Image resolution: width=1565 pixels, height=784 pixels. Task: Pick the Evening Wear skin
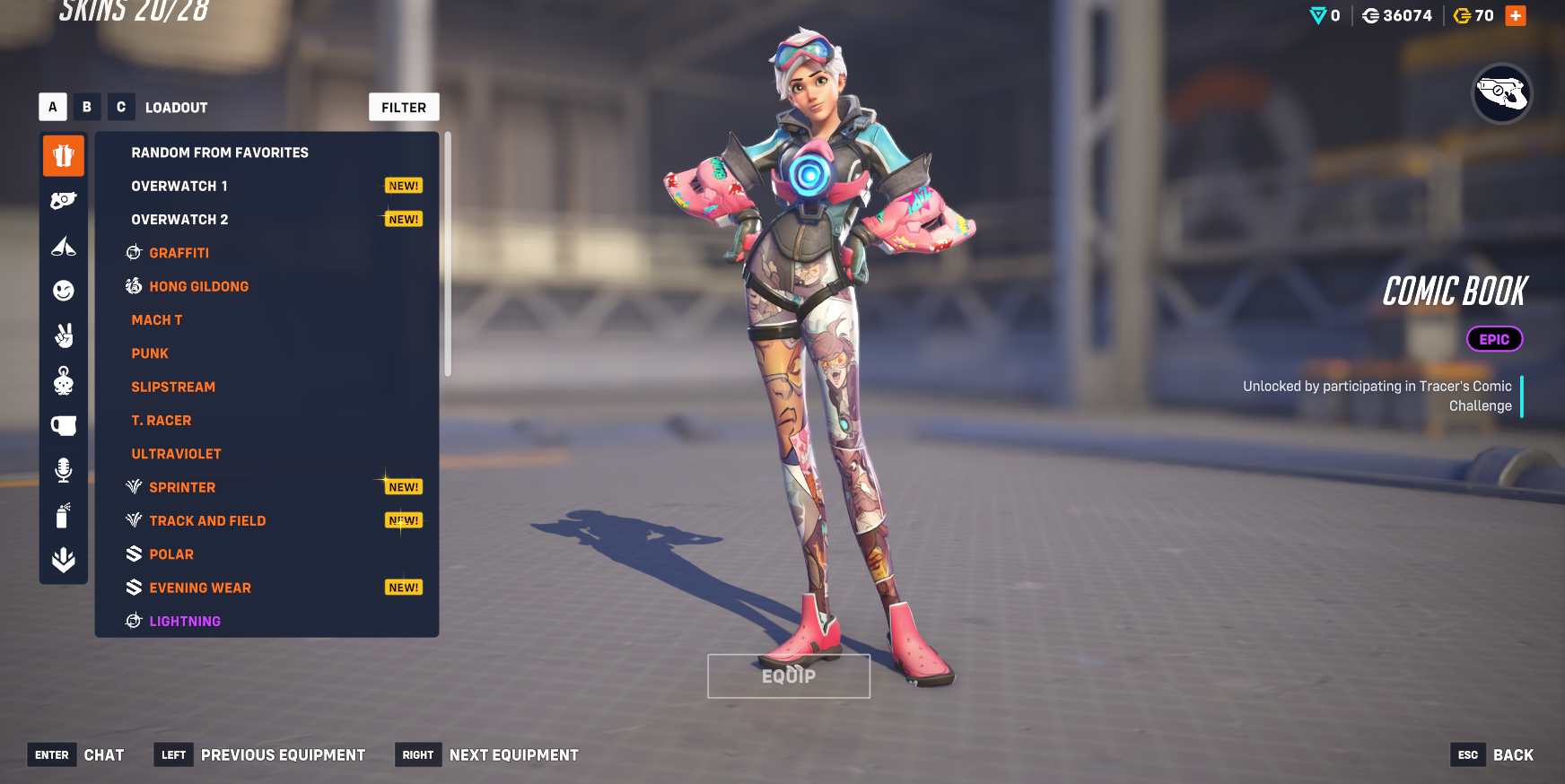coord(200,588)
